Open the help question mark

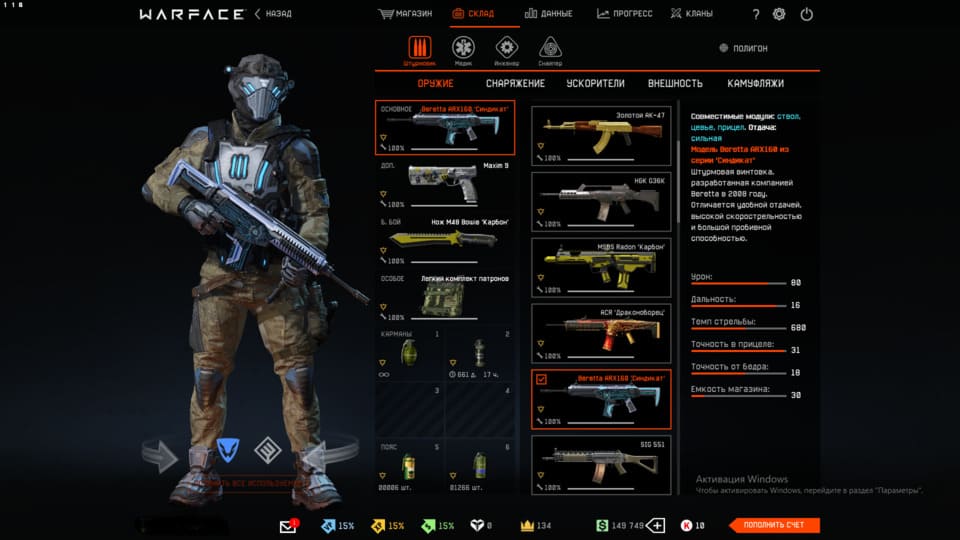tap(756, 14)
